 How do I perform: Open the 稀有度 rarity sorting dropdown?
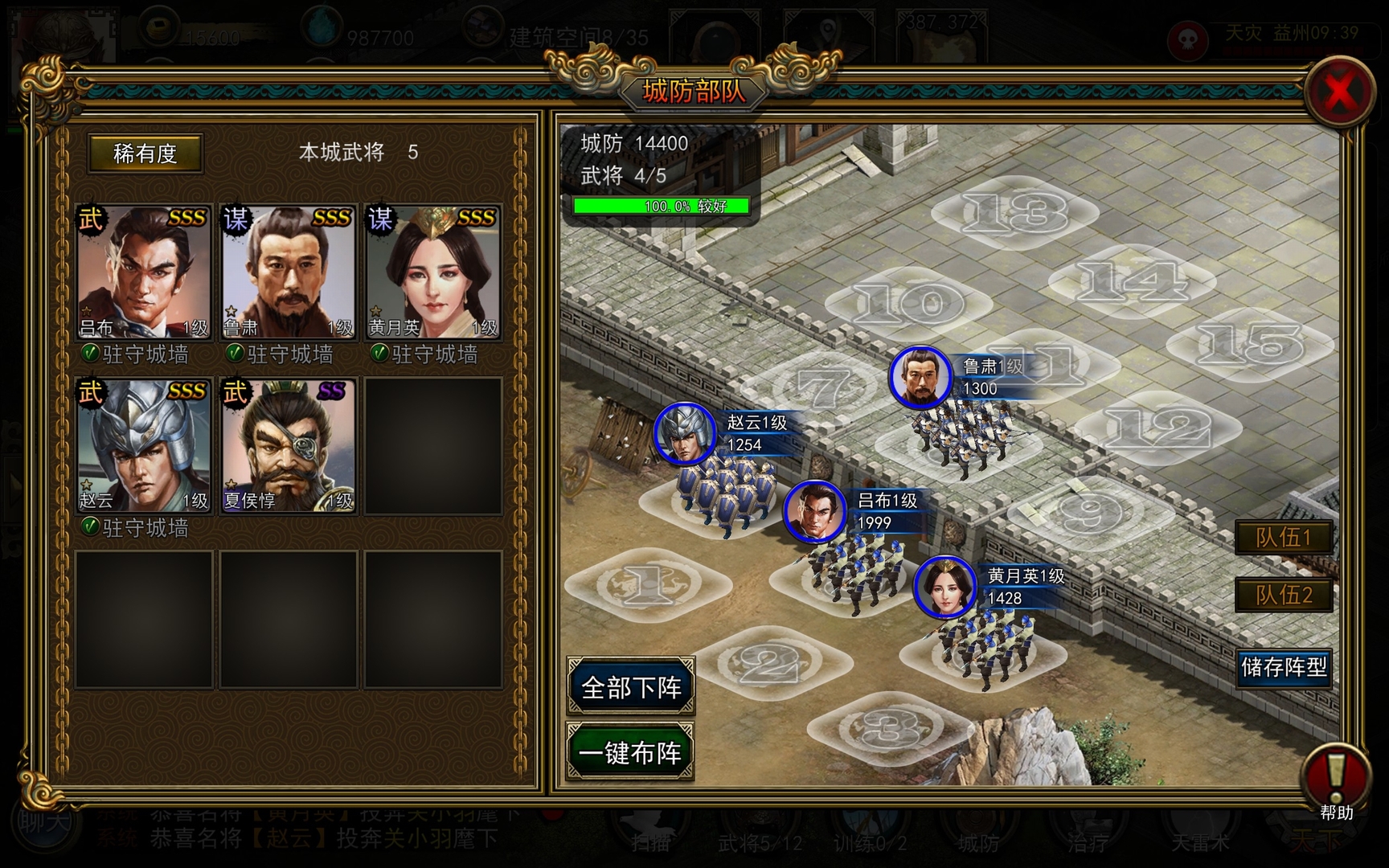[x=145, y=154]
